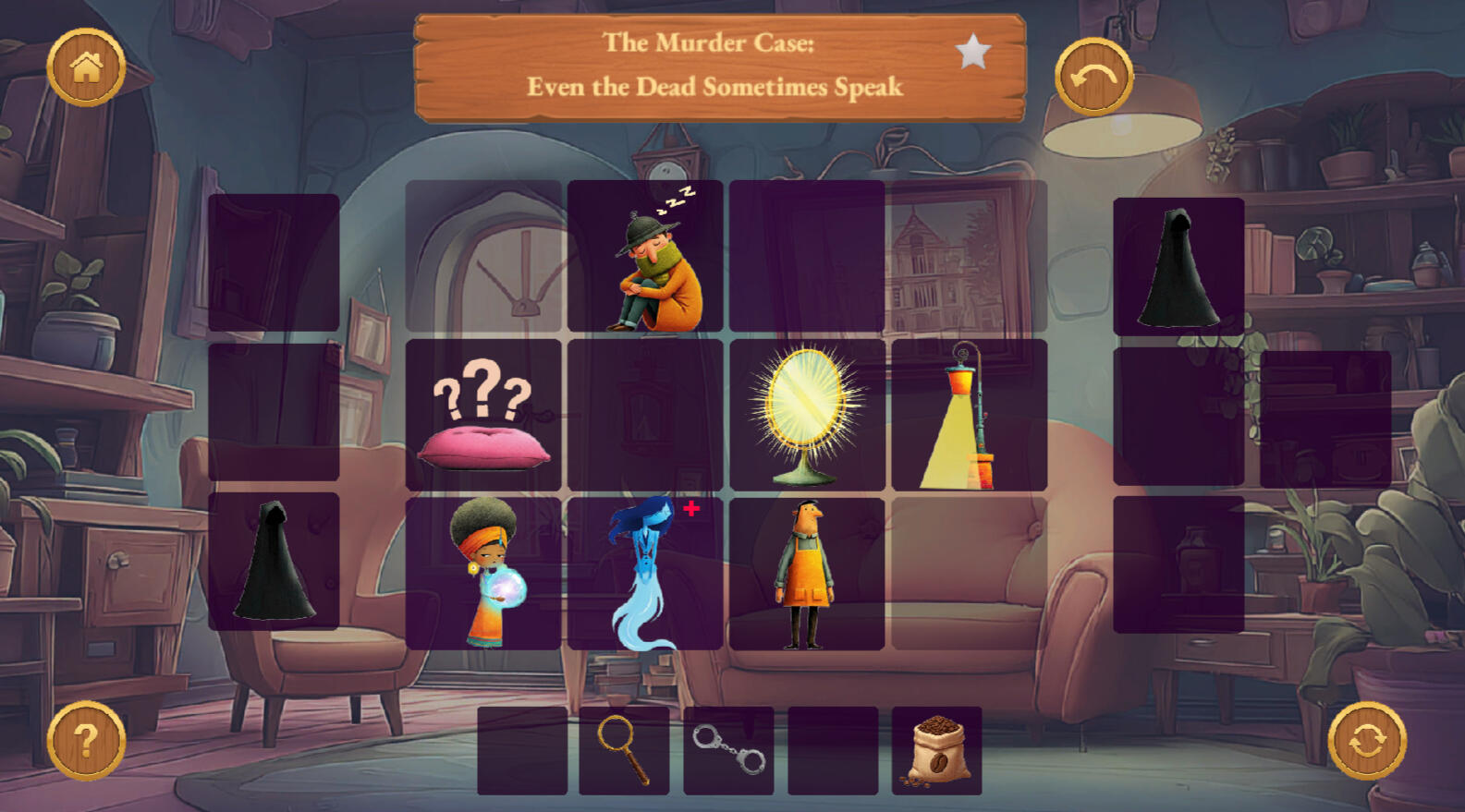Select the fortune teller with crystal ball
The height and width of the screenshot is (812, 1465).
coord(483,573)
